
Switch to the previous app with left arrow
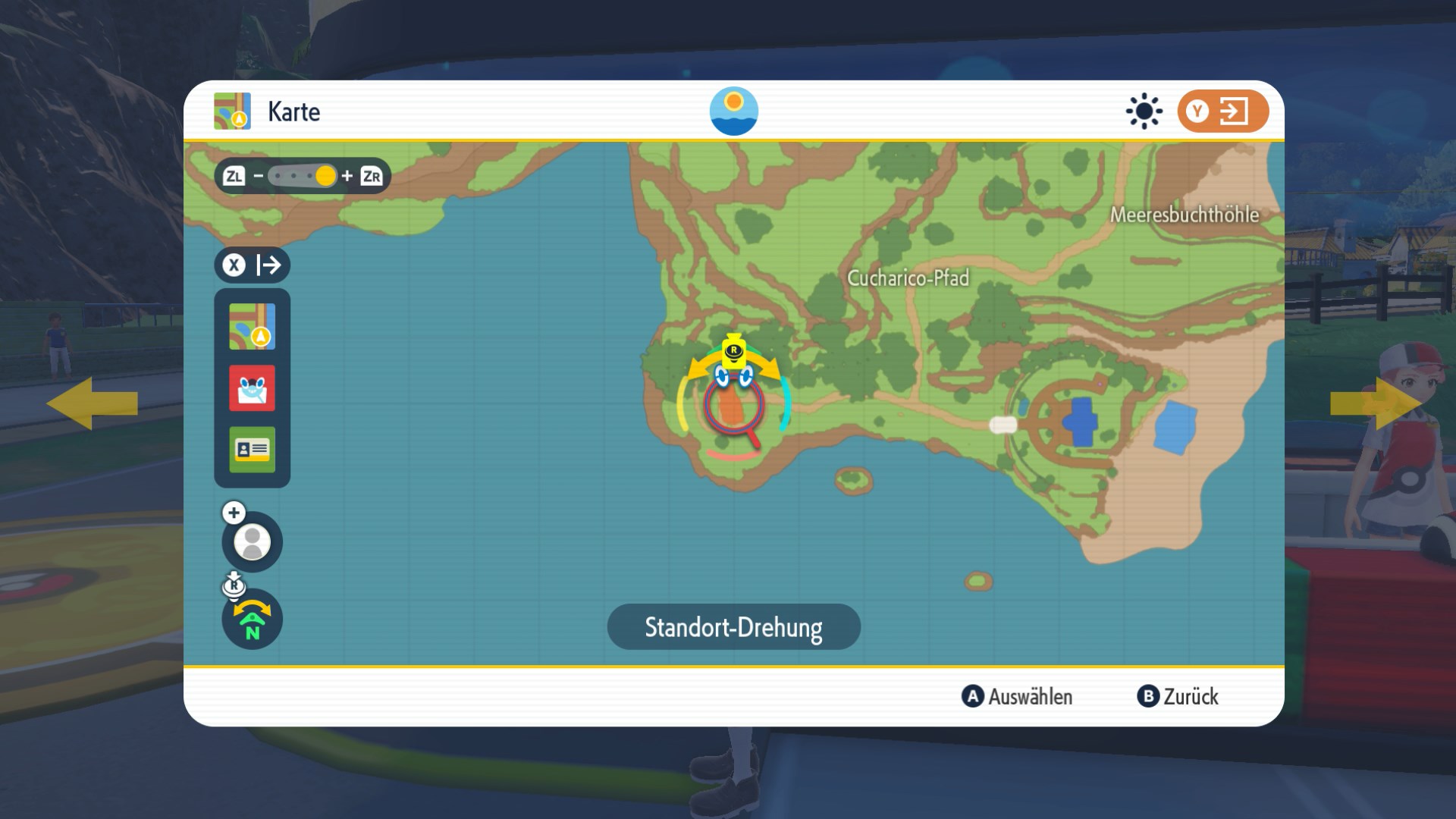point(92,403)
